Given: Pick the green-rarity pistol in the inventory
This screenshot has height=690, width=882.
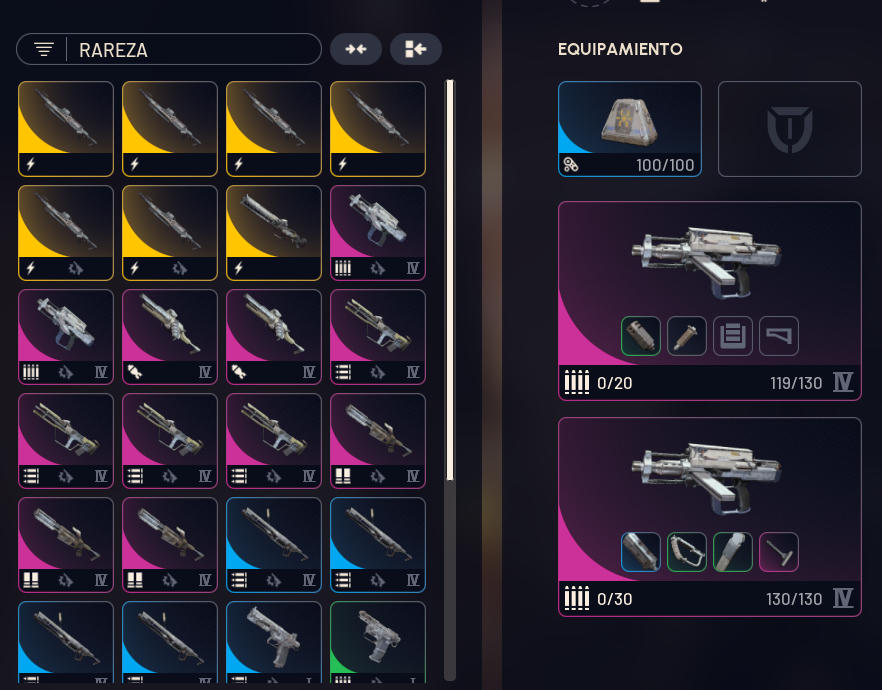Looking at the screenshot, I should click(378, 642).
